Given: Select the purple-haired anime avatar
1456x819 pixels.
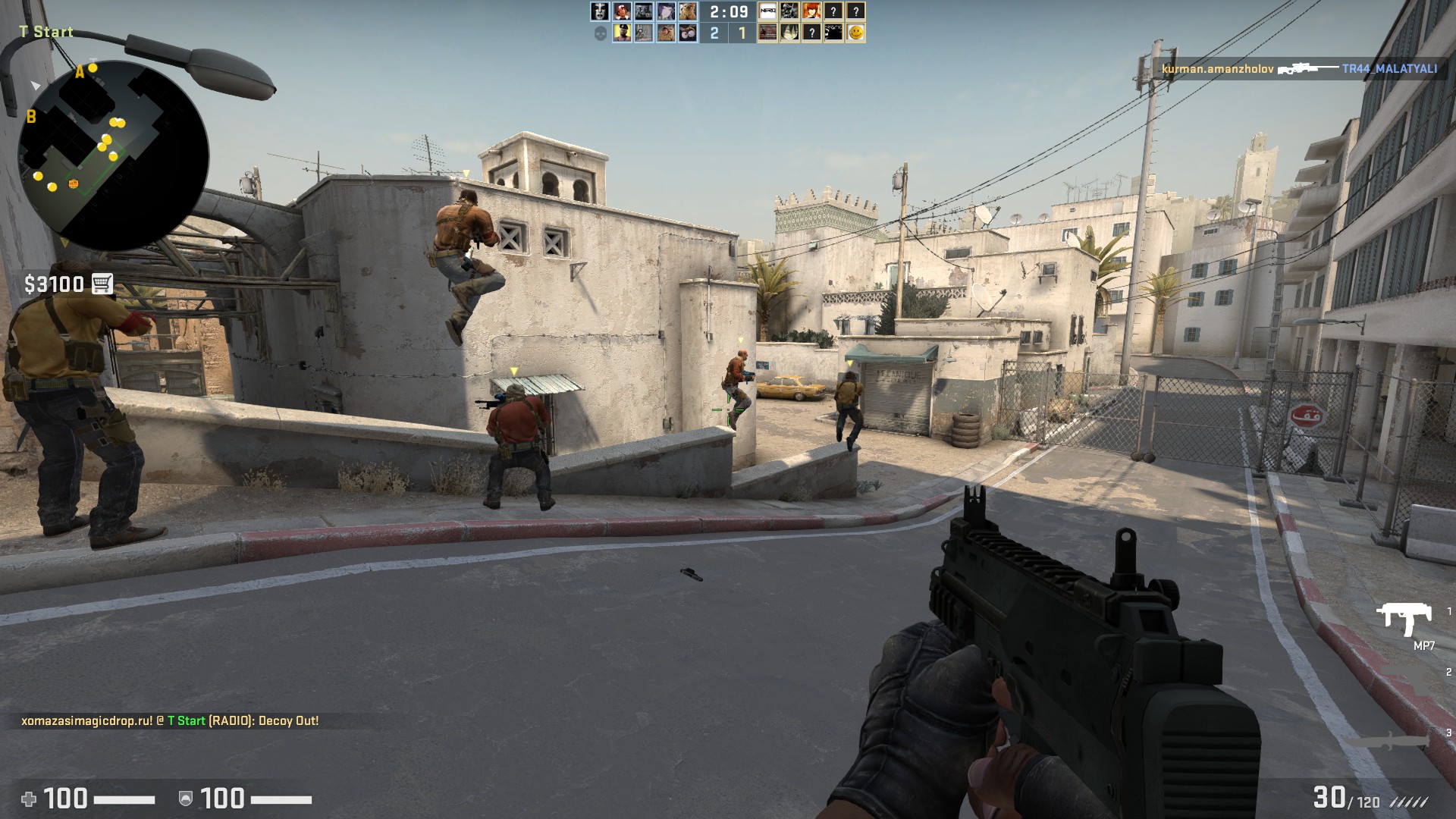Looking at the screenshot, I should coord(666,11).
